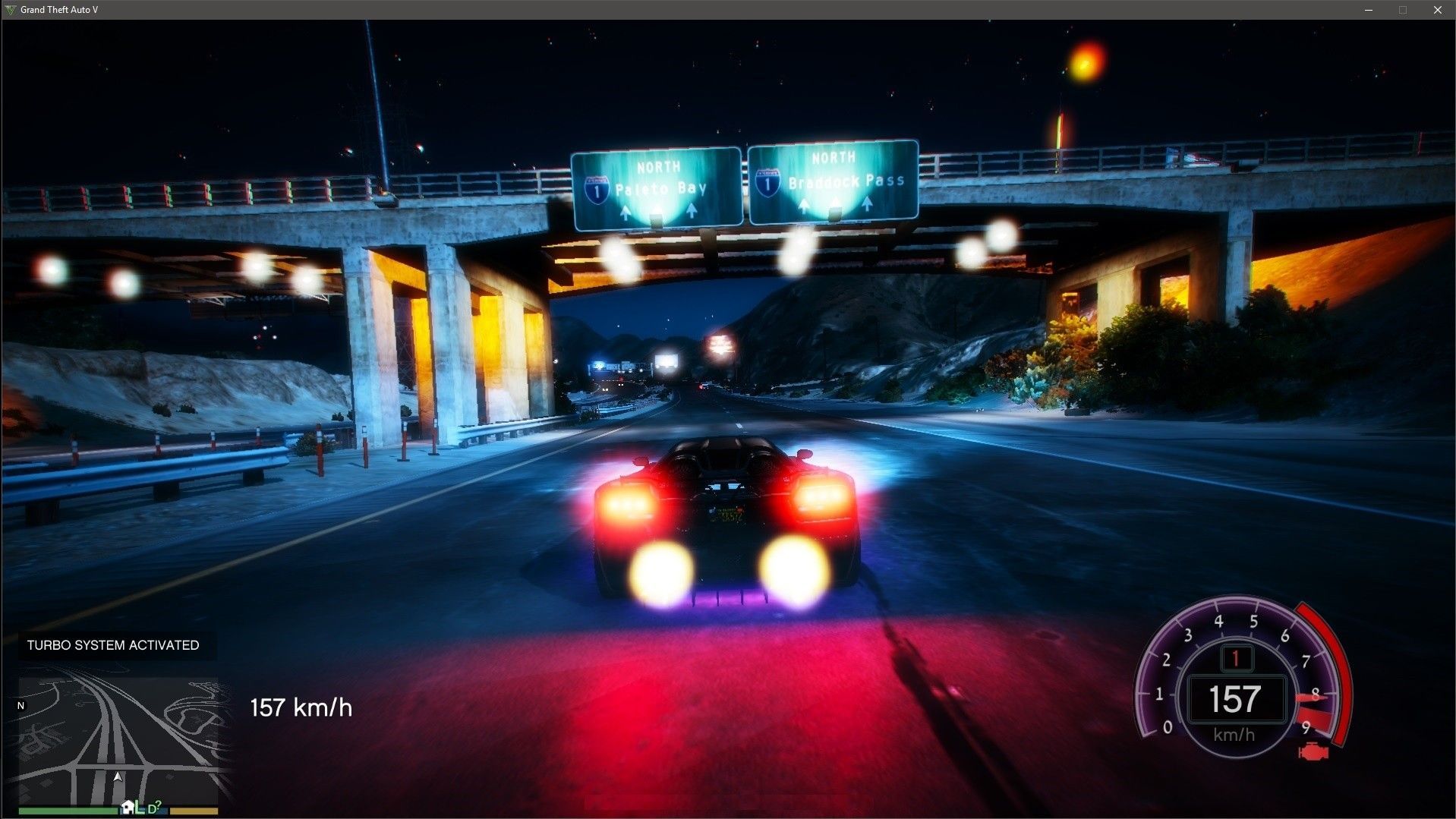Click the north N compass marker

tap(20, 706)
